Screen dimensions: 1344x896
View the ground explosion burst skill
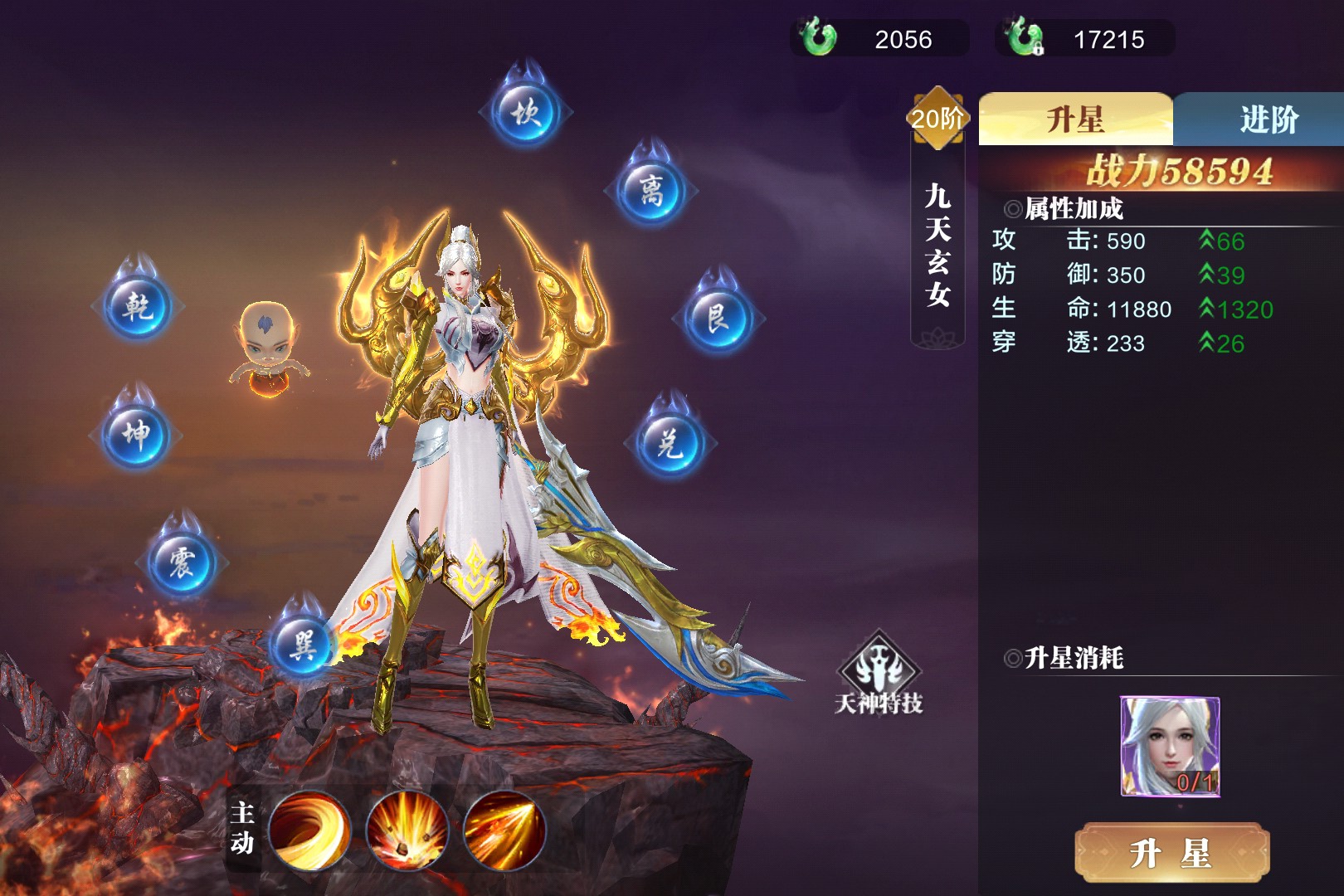point(407,830)
